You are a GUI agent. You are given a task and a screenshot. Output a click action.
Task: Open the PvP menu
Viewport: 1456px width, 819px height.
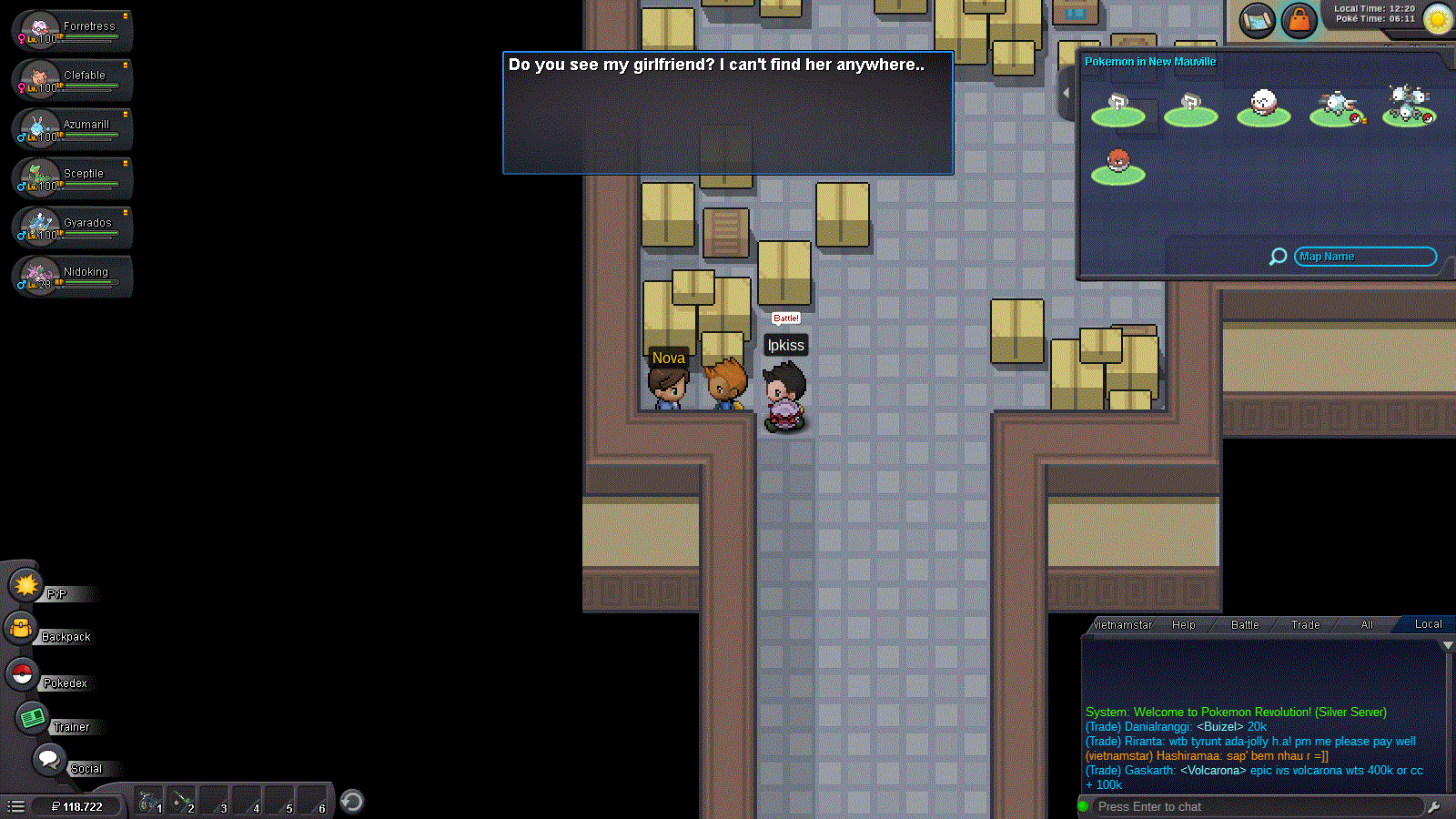point(26,585)
